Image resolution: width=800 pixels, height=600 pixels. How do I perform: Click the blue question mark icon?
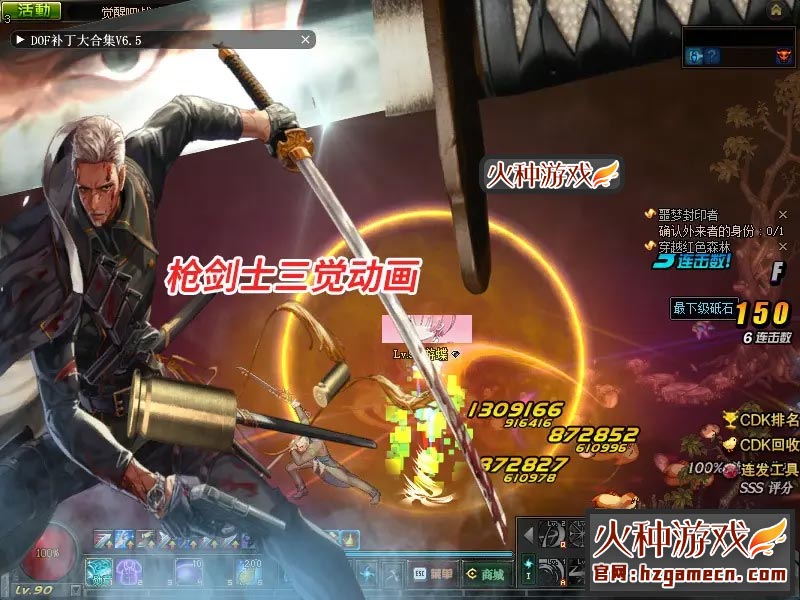click(712, 57)
